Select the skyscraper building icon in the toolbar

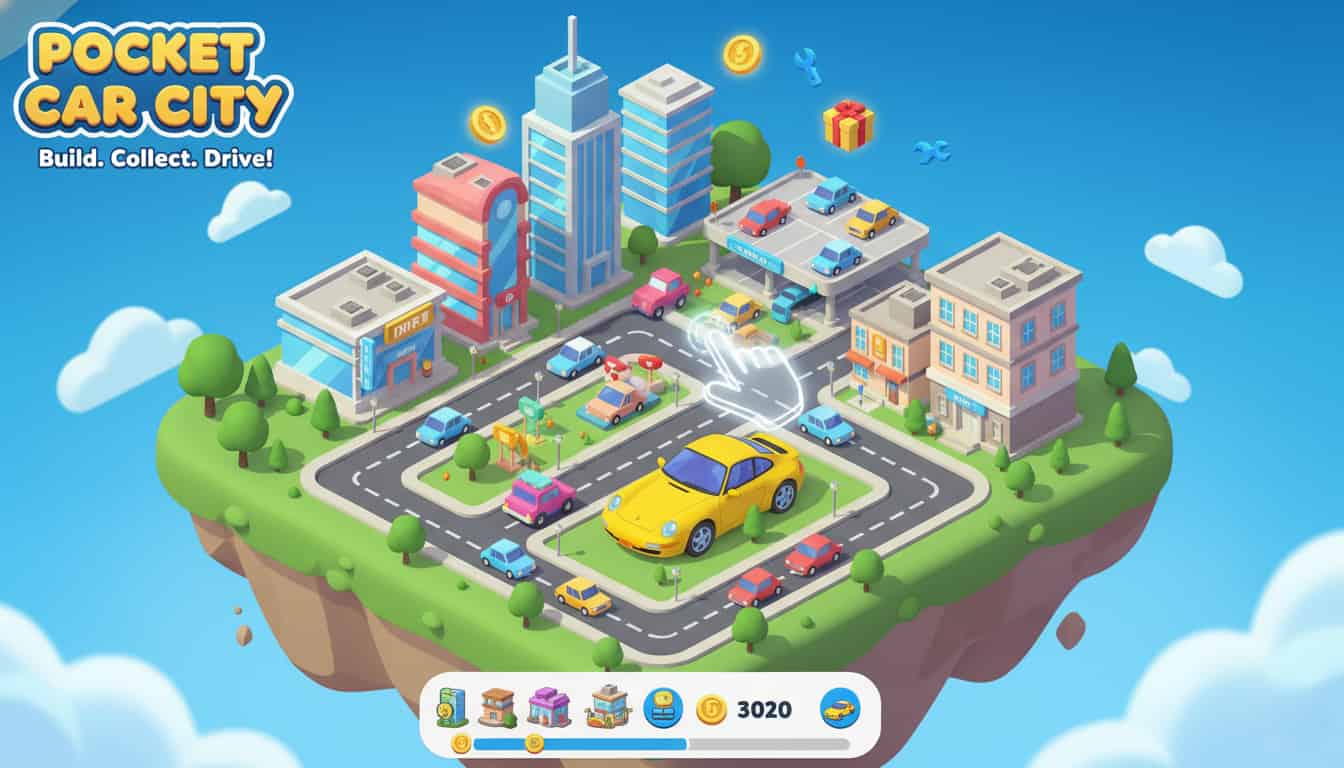(452, 707)
